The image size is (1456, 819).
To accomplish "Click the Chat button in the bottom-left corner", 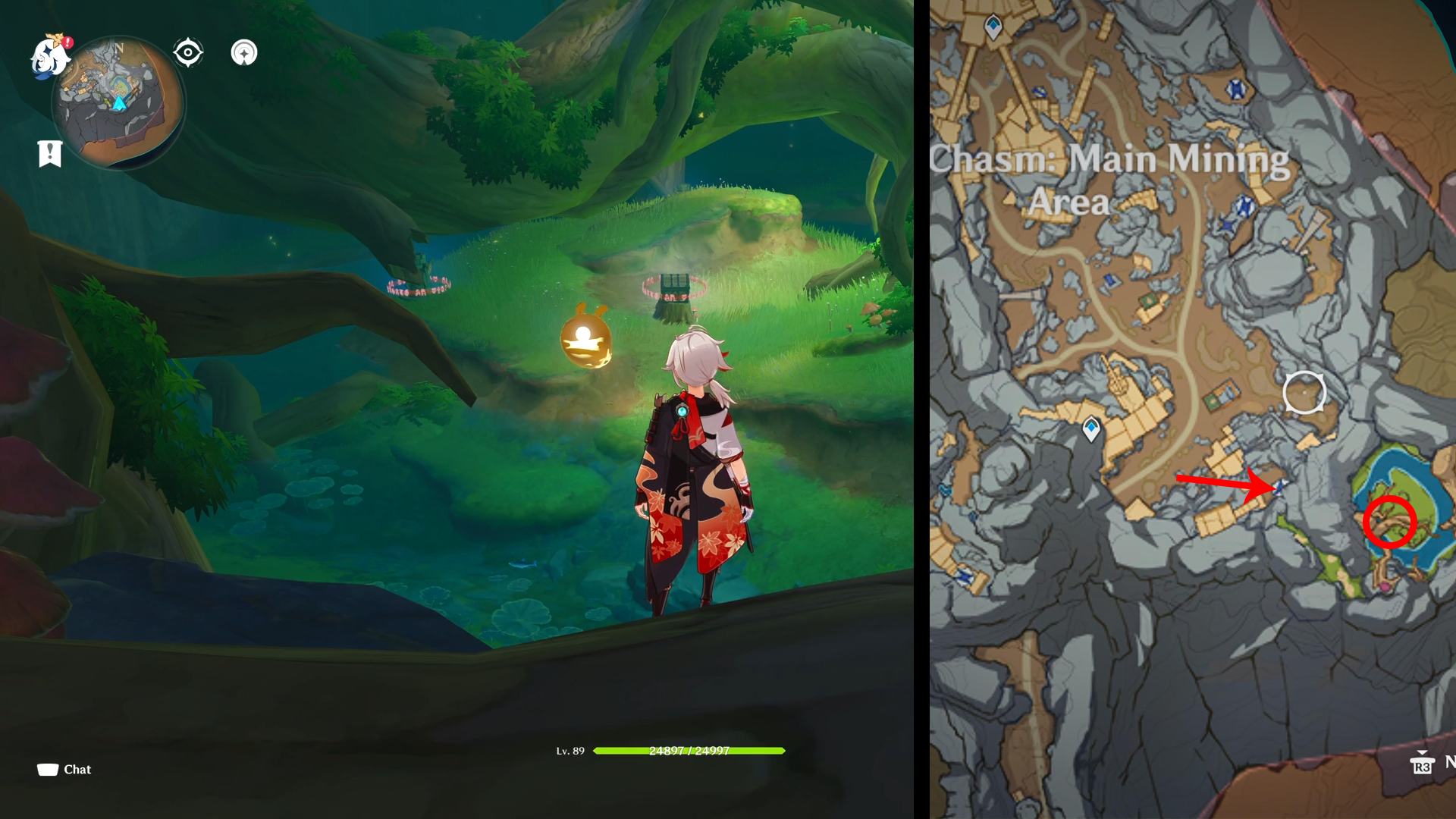I will tap(64, 769).
